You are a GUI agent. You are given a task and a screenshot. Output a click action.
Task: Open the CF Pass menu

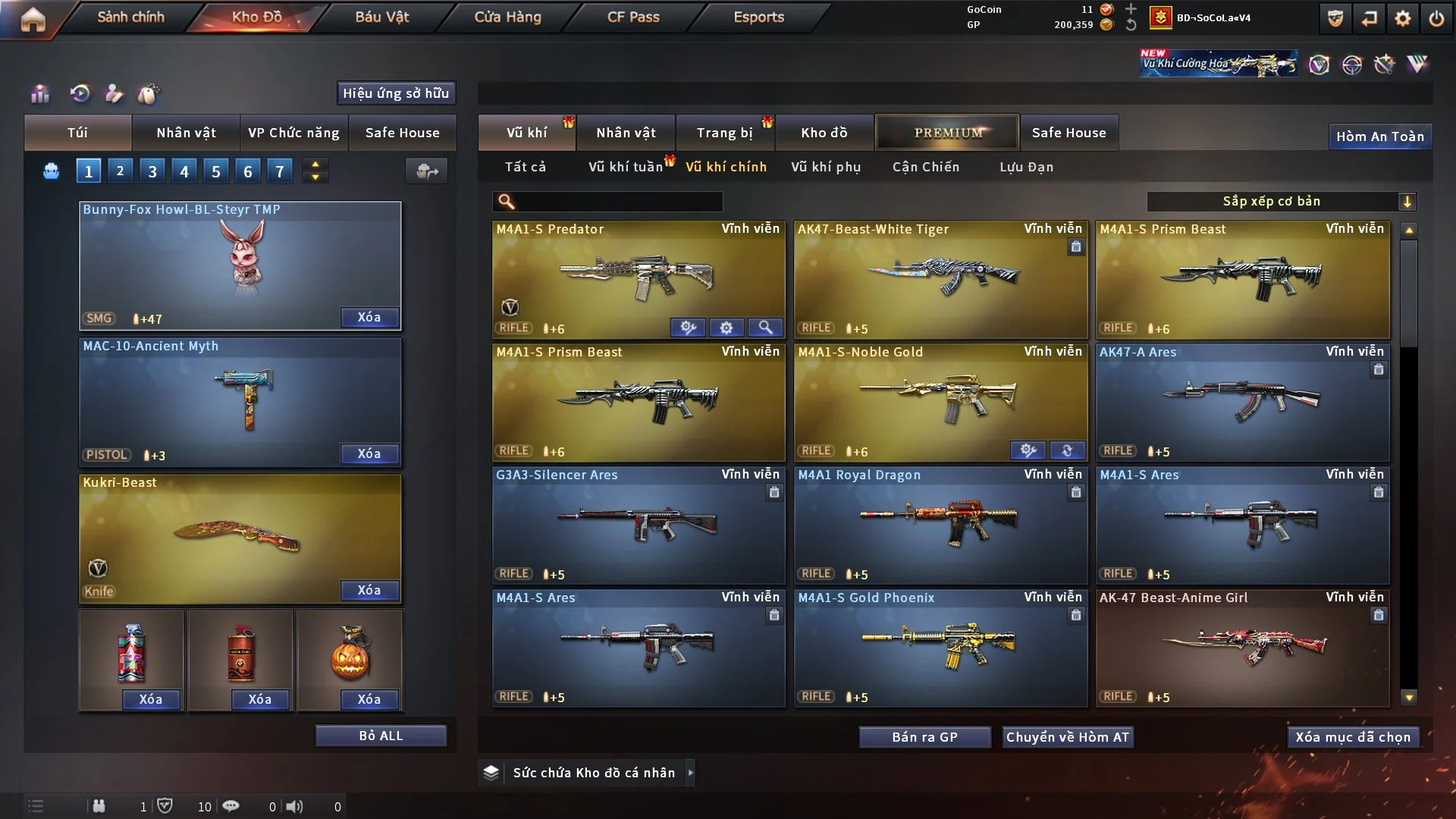click(633, 17)
